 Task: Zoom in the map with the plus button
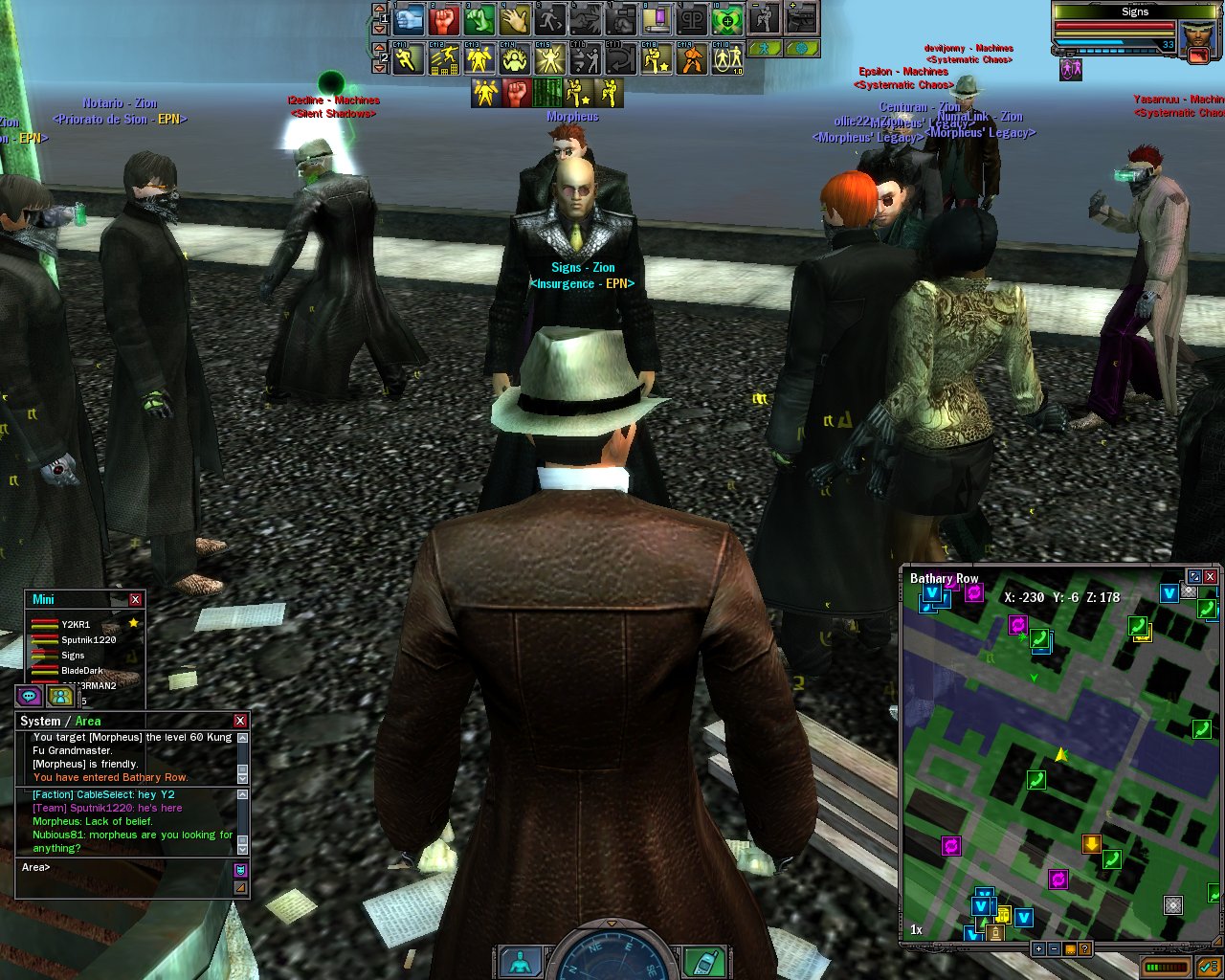1038,949
